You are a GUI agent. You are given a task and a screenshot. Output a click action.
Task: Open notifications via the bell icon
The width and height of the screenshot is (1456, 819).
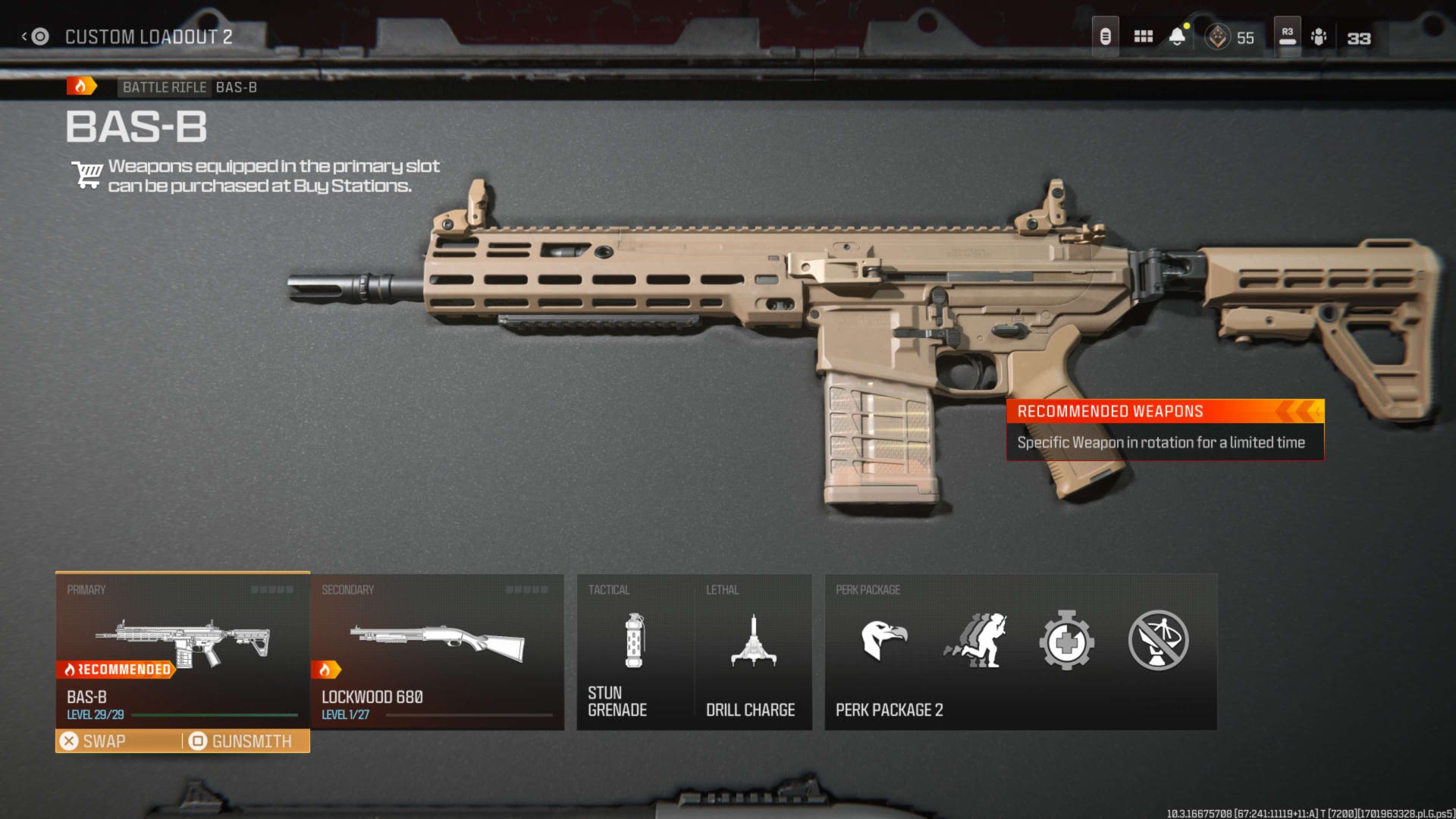click(x=1178, y=35)
